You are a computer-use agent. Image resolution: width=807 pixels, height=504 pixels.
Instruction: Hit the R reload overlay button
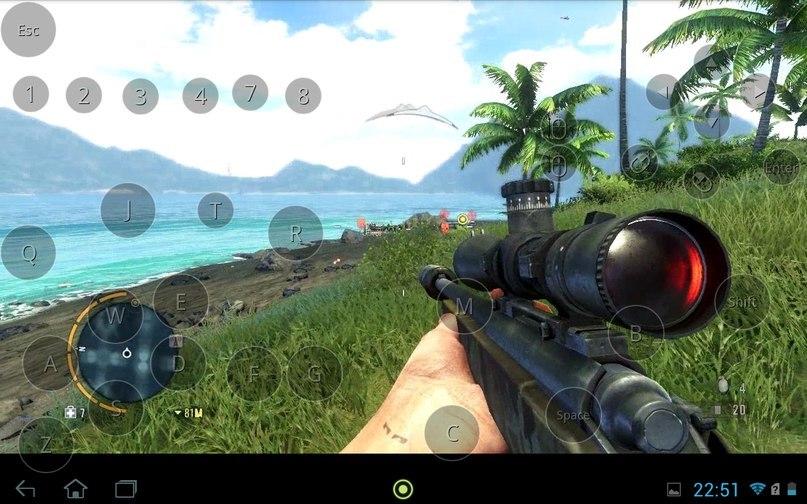click(296, 233)
